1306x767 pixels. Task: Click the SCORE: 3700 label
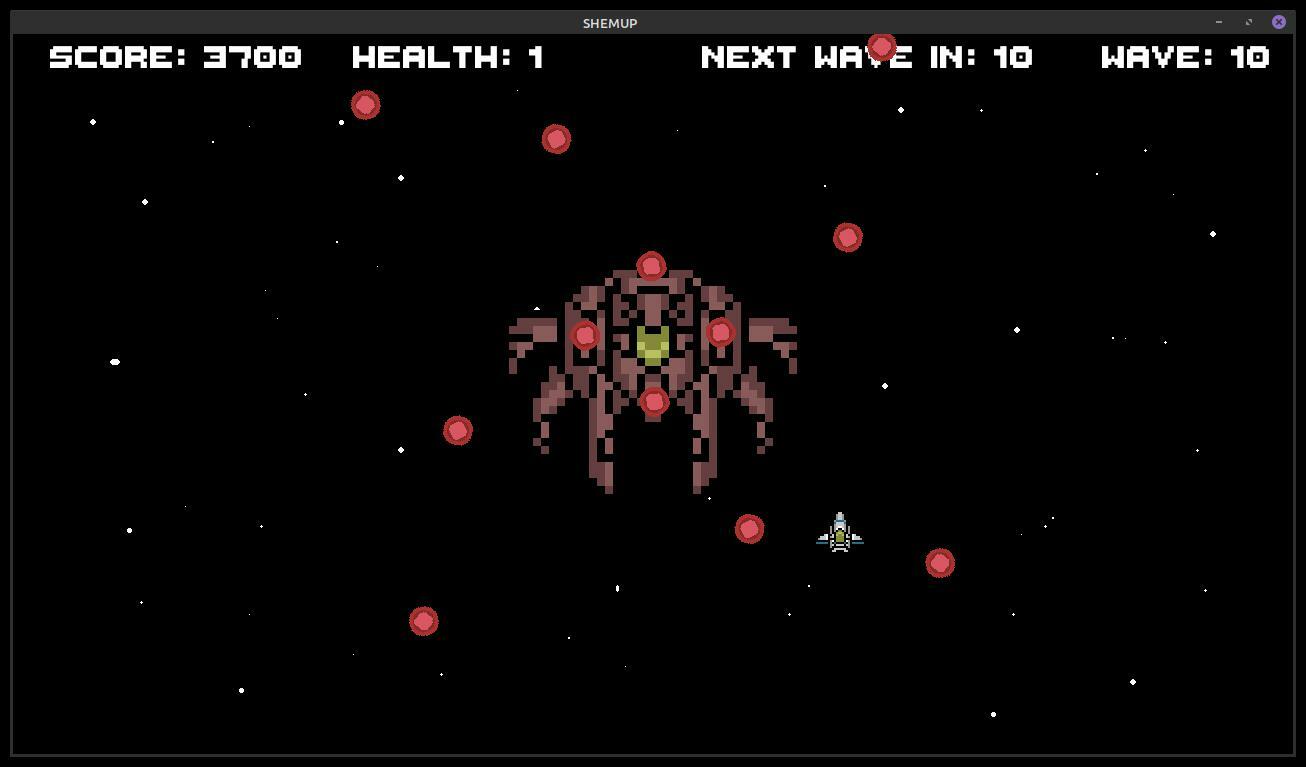(x=175, y=57)
